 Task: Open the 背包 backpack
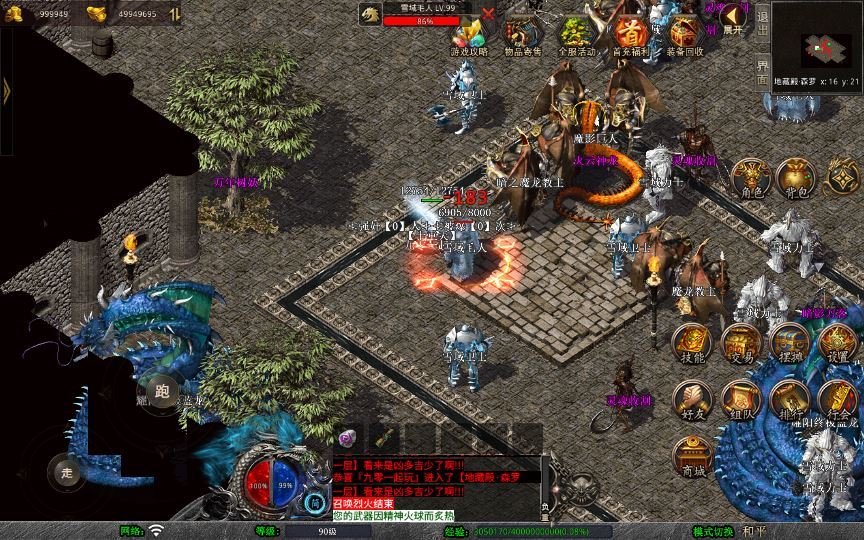tap(796, 177)
